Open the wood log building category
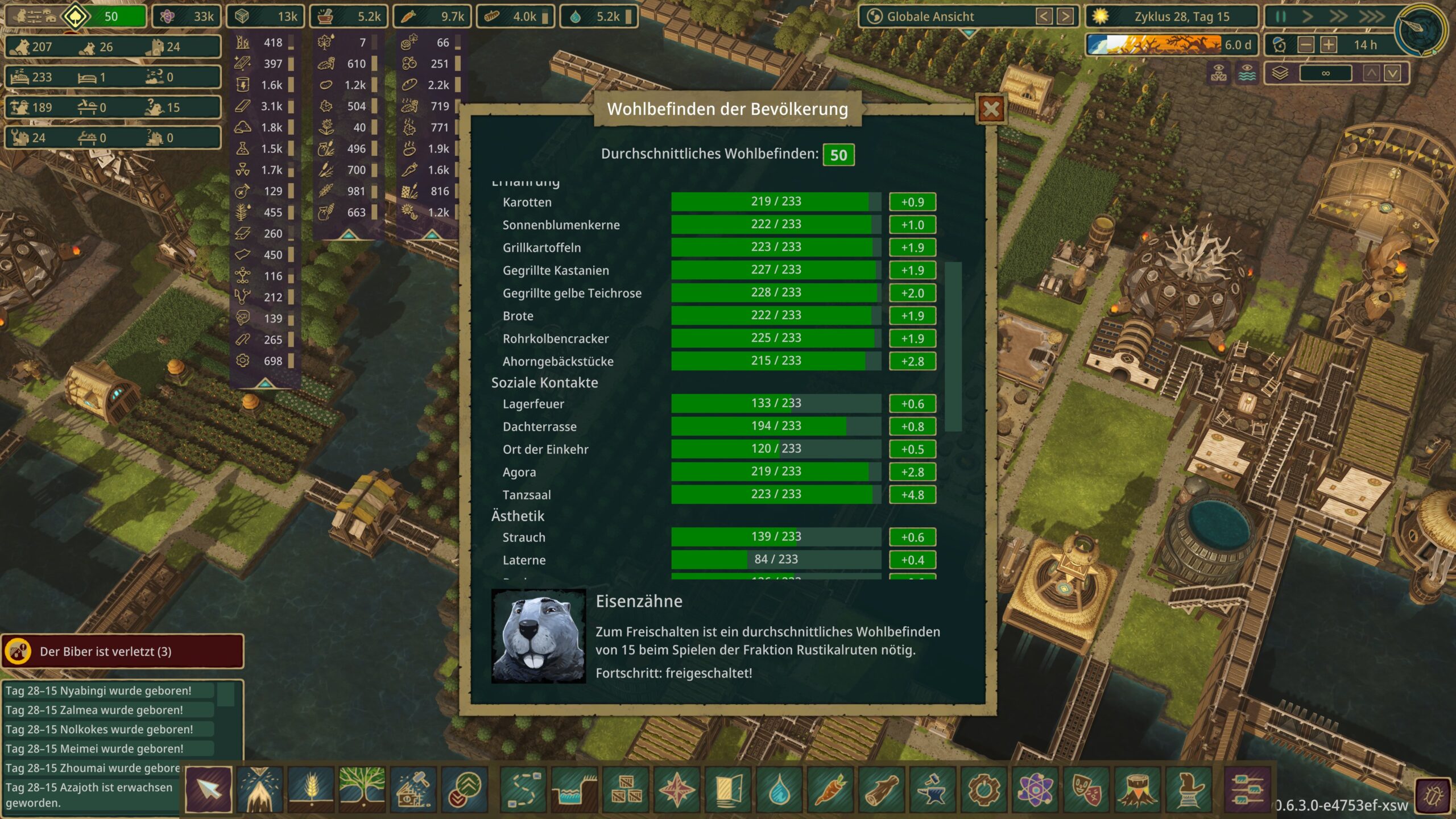The height and width of the screenshot is (819, 1456). (x=882, y=789)
